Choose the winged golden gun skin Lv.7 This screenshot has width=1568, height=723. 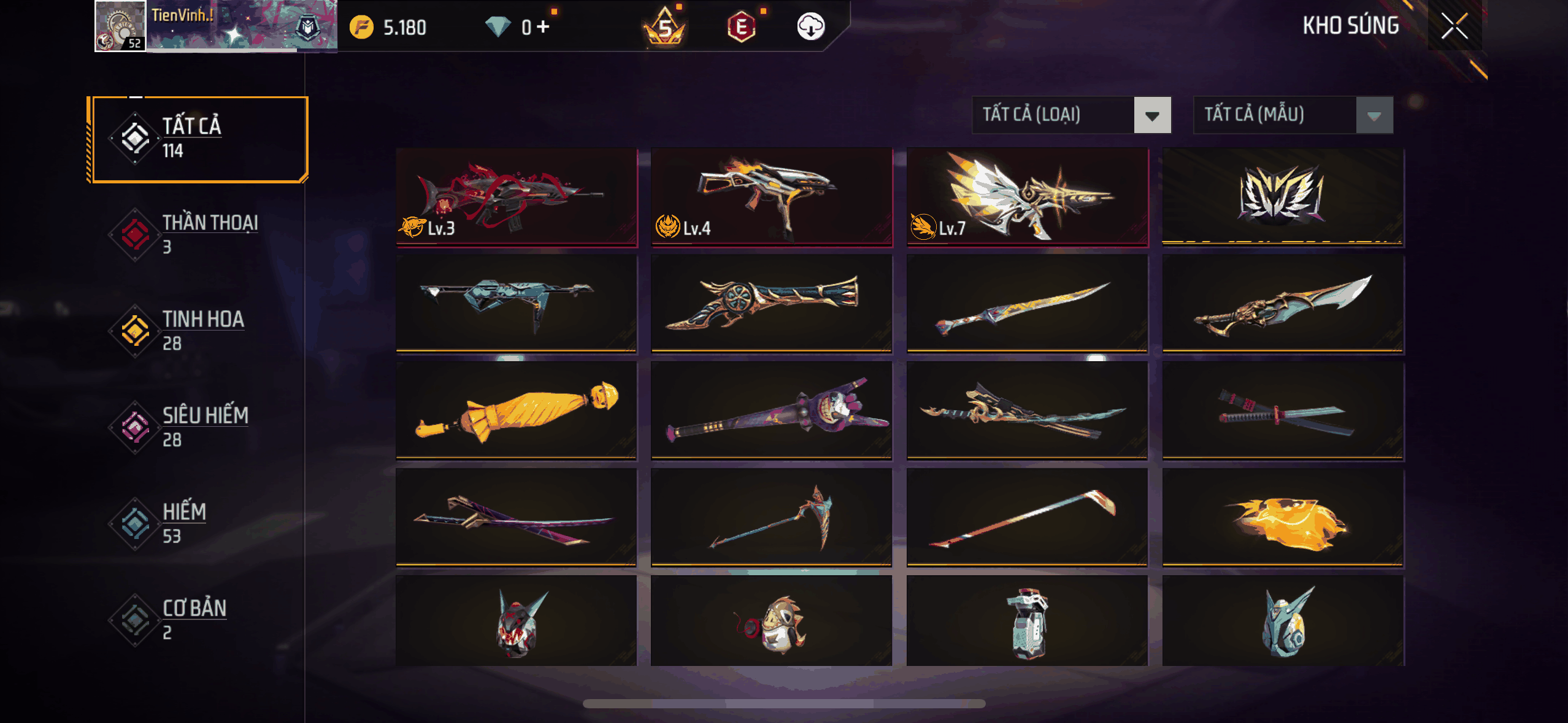[x=1027, y=197]
